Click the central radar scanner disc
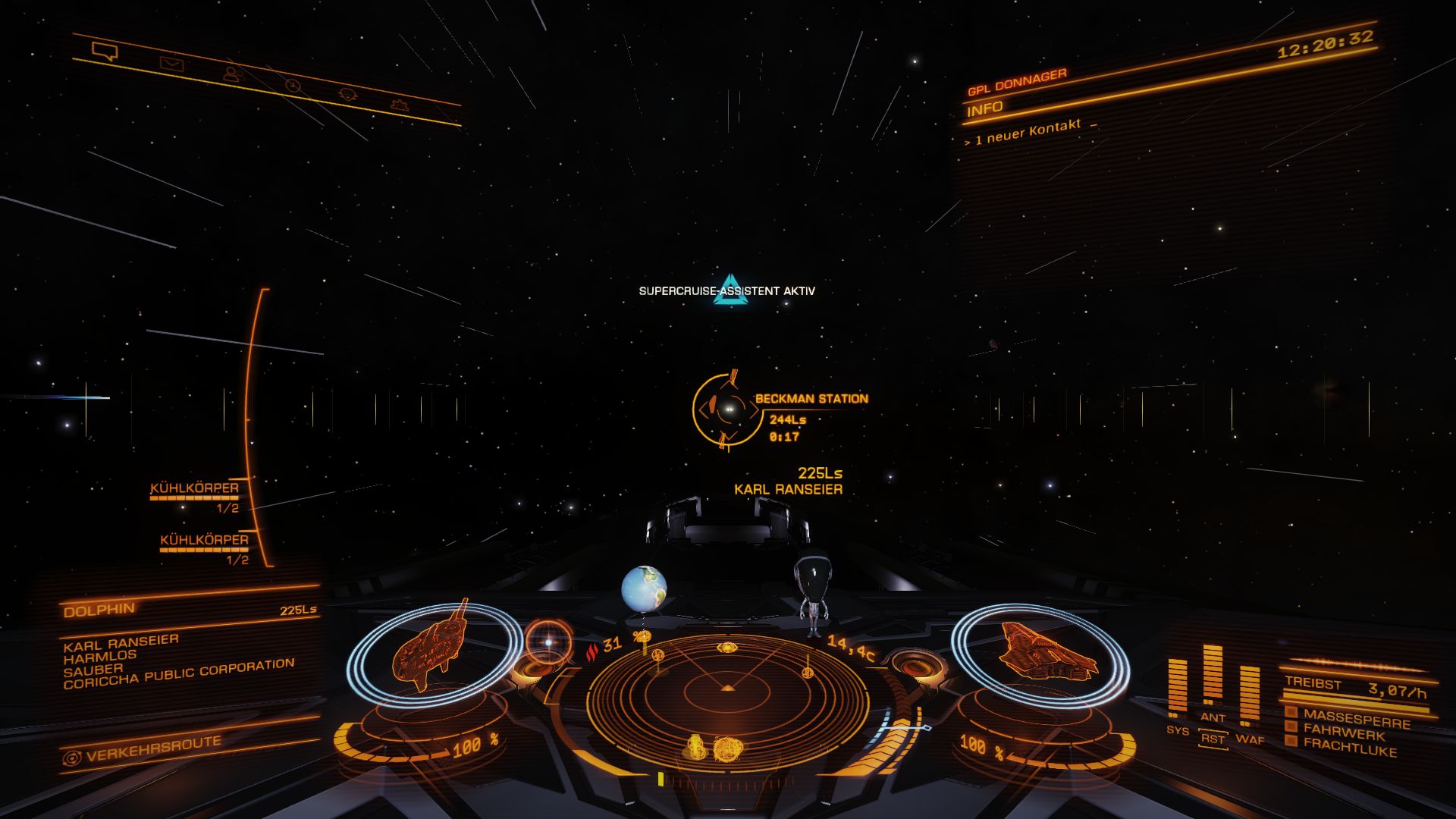 [727, 689]
